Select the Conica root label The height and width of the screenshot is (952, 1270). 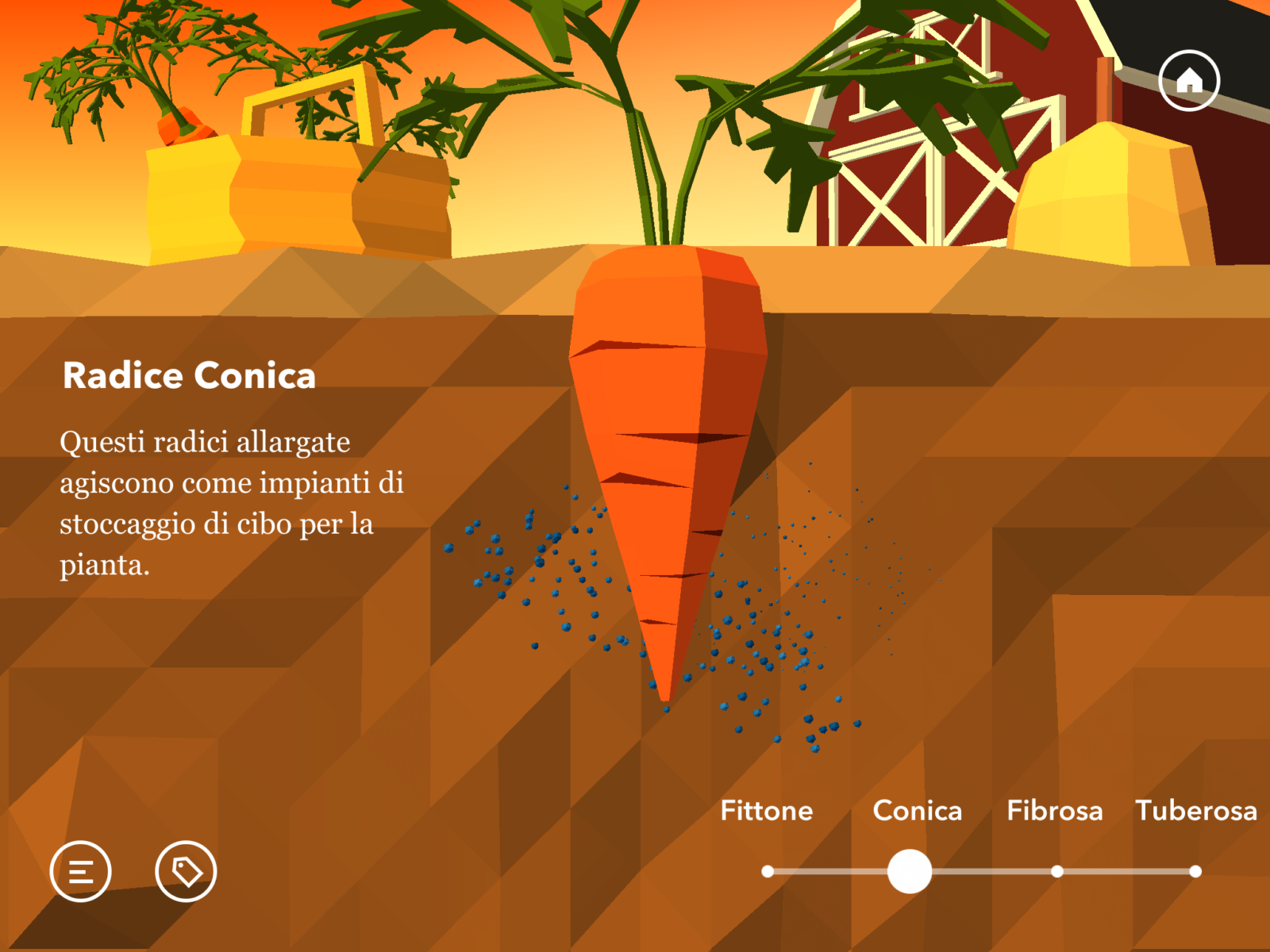[x=917, y=811]
